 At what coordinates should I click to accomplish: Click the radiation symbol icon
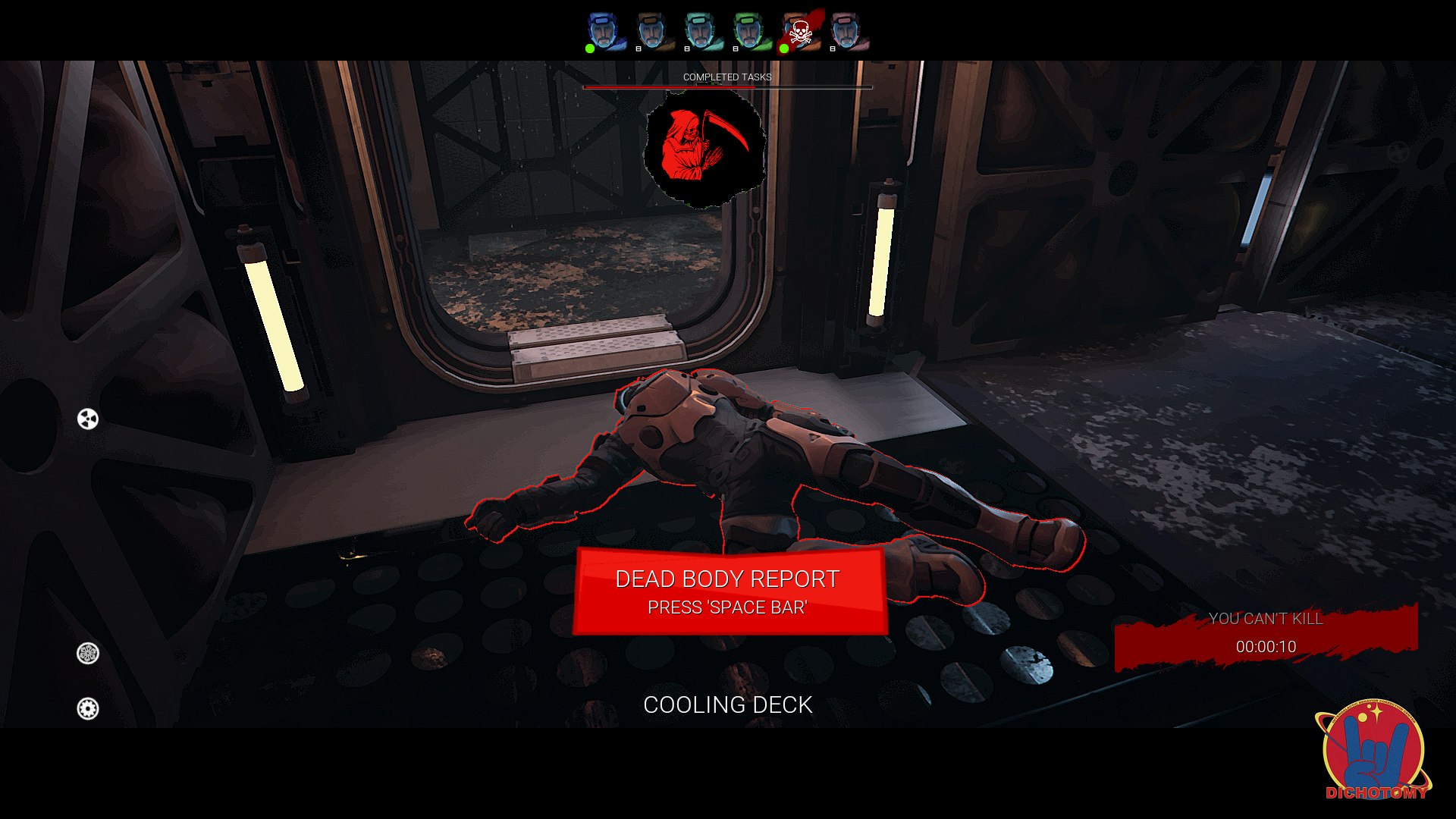88,419
